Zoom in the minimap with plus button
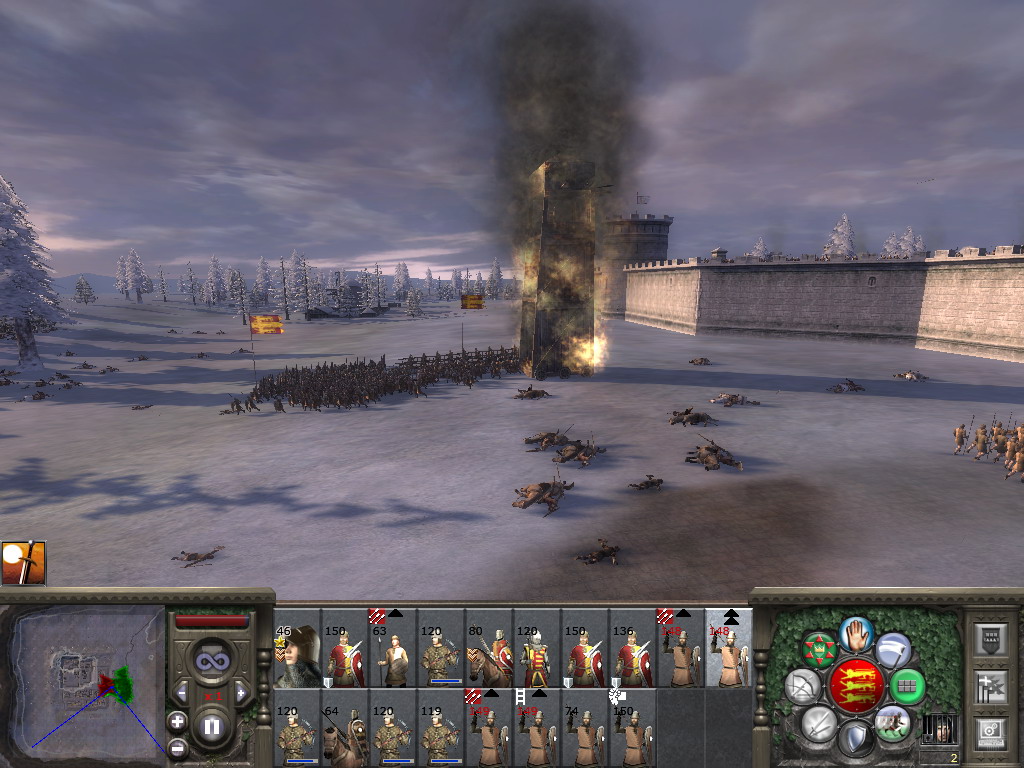Viewport: 1024px width, 768px height. [177, 720]
